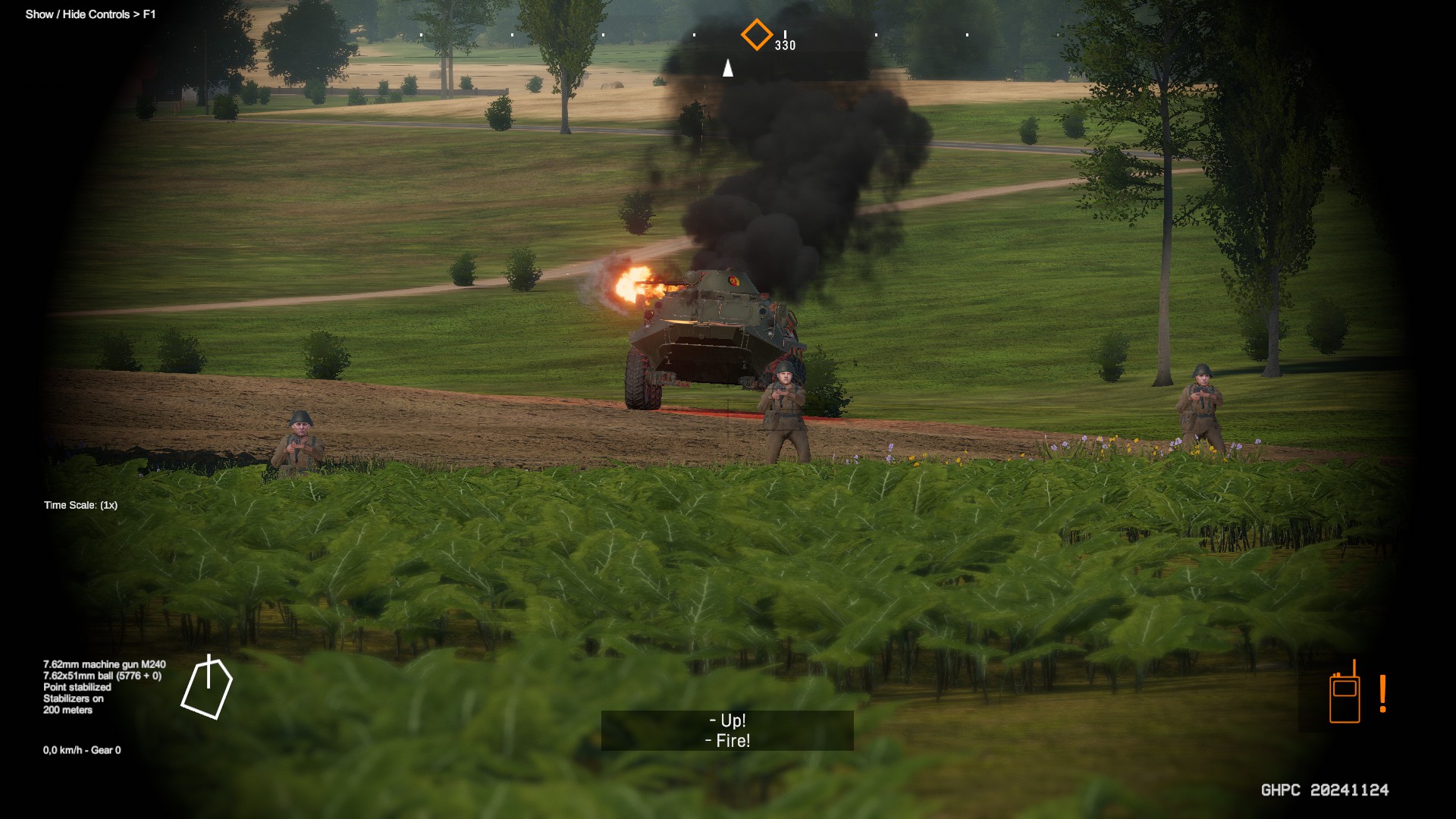This screenshot has width=1456, height=819.
Task: Select the orange exclamation alert indicator
Action: [x=1383, y=694]
